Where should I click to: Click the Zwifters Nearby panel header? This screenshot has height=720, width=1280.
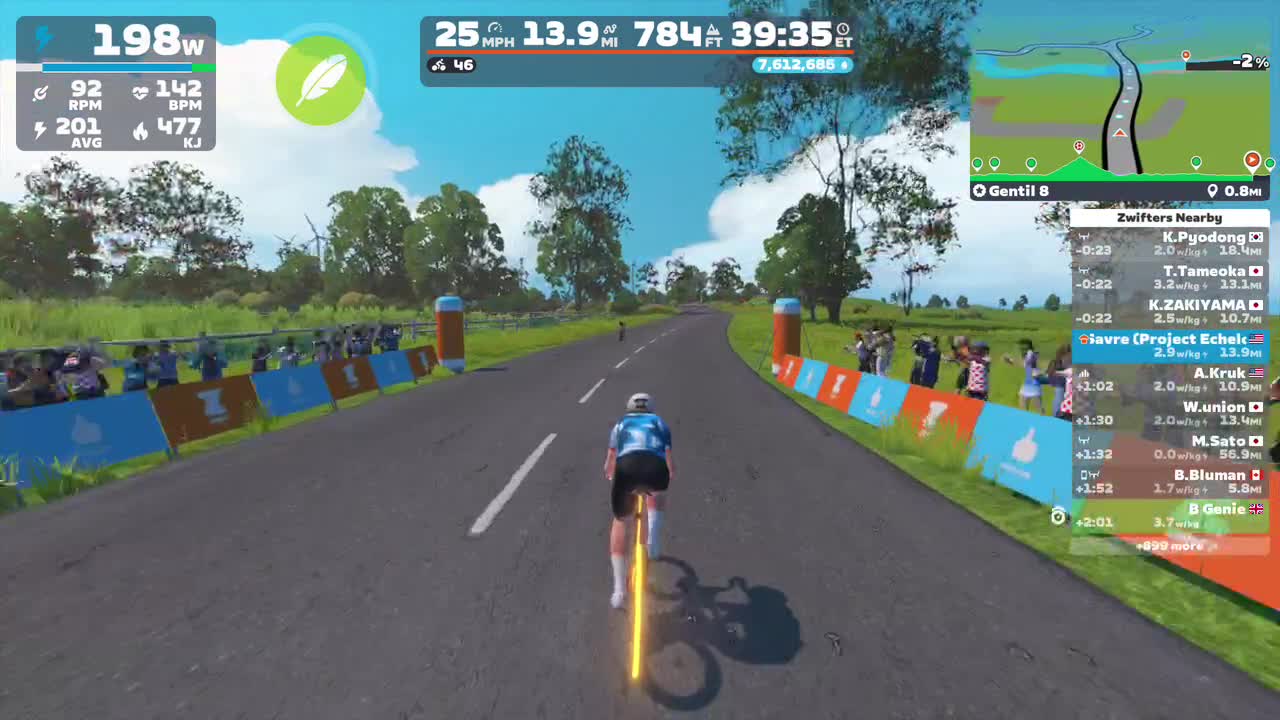[1170, 217]
